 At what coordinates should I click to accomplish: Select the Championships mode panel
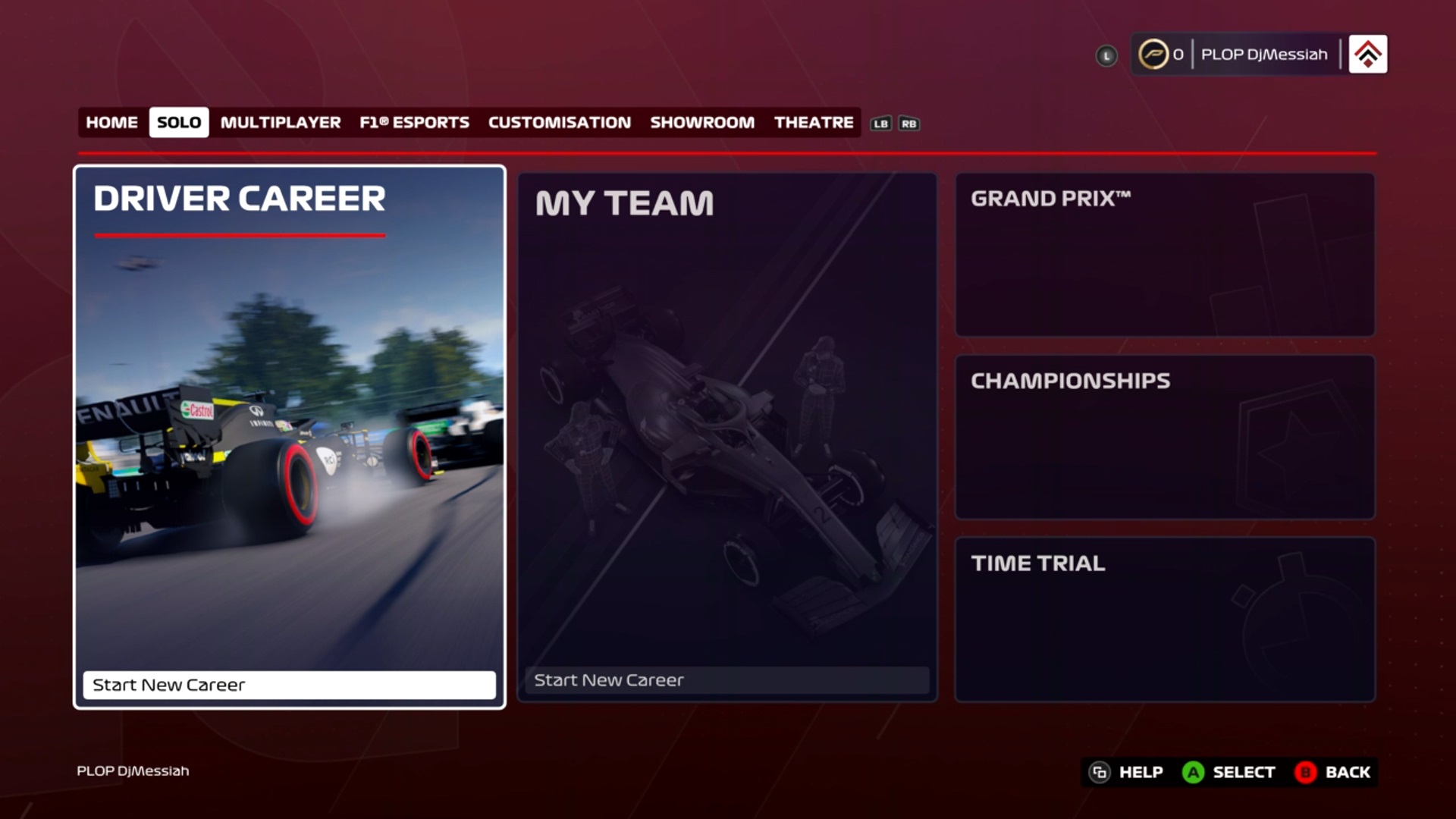1165,437
